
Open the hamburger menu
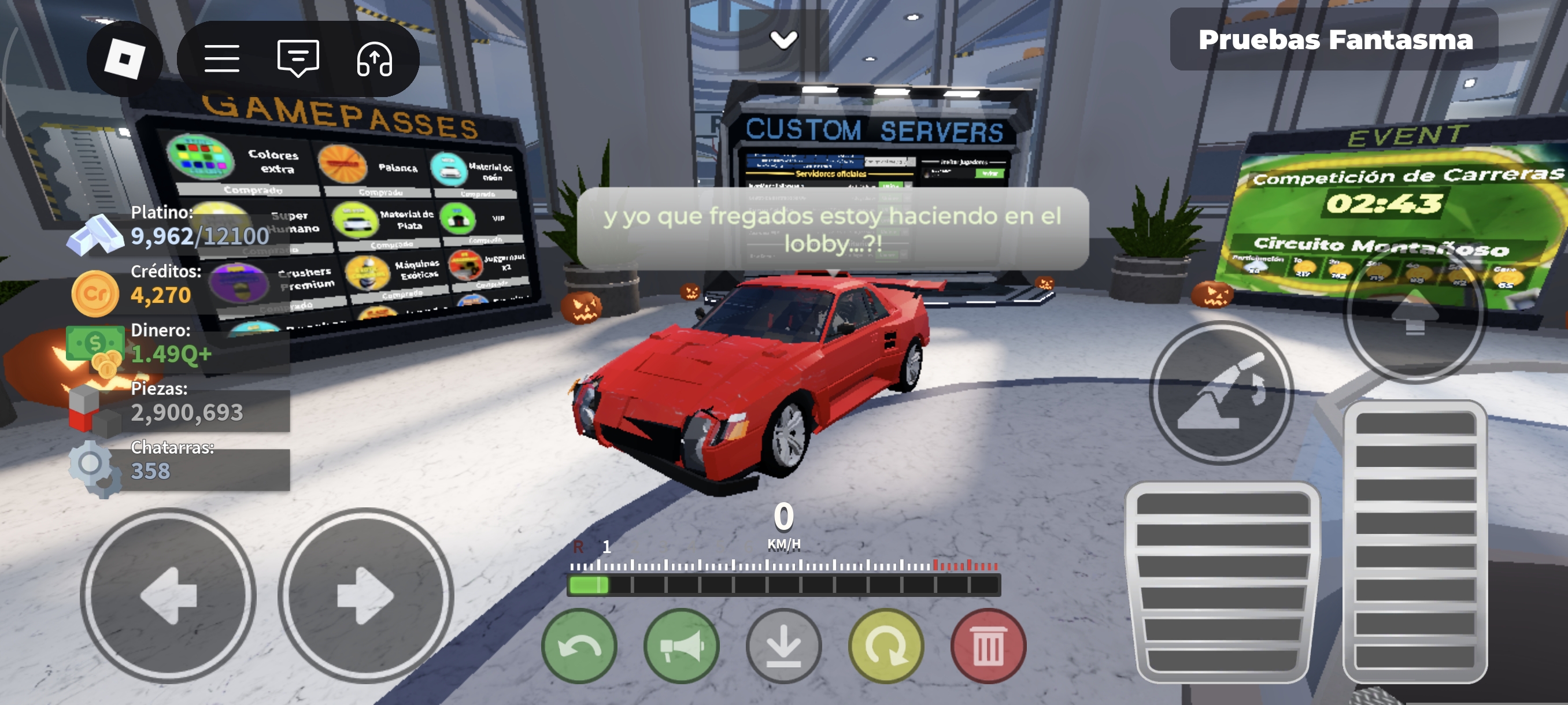pyautogui.click(x=221, y=59)
